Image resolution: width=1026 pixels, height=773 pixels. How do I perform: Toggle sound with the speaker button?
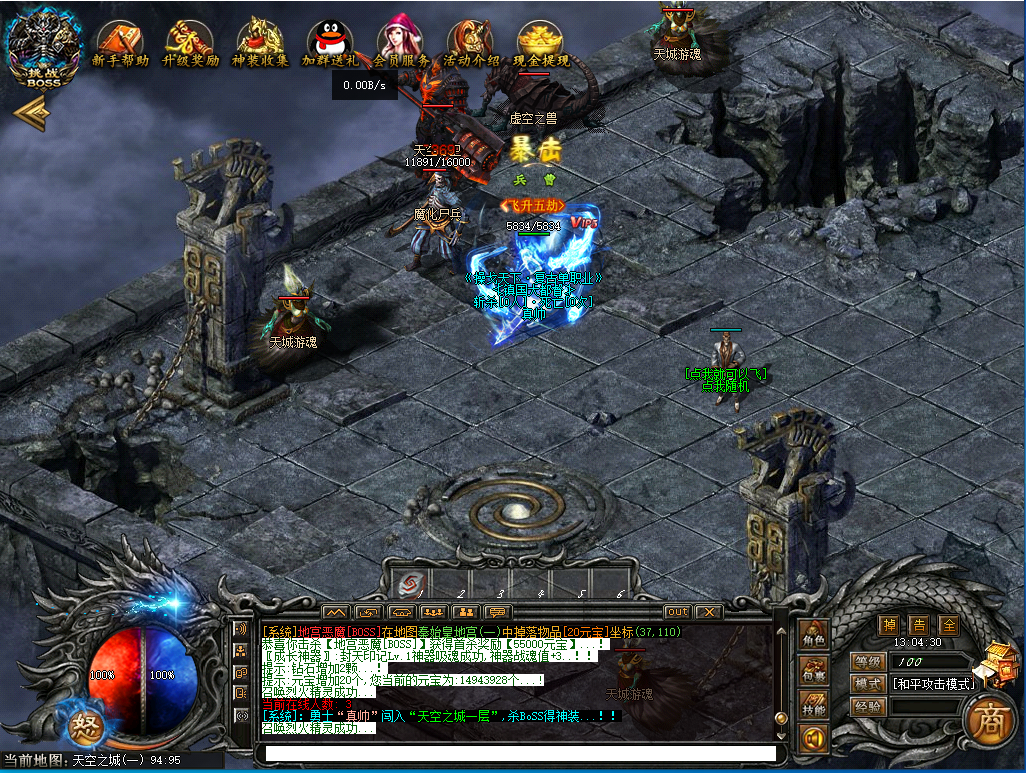[x=813, y=739]
